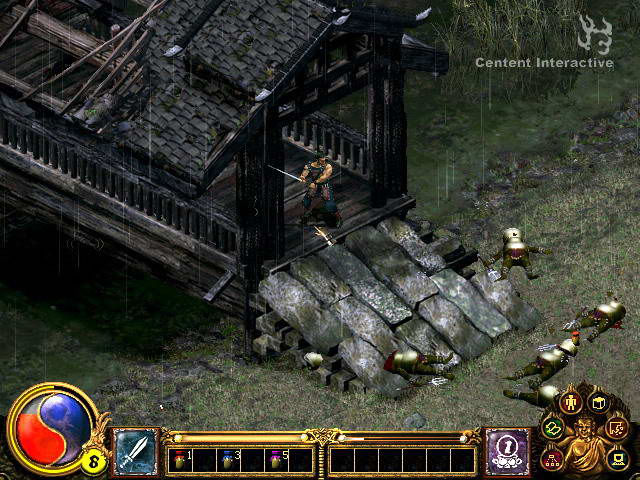Use the purple potion in the belt
The height and width of the screenshot is (480, 640).
click(x=274, y=459)
